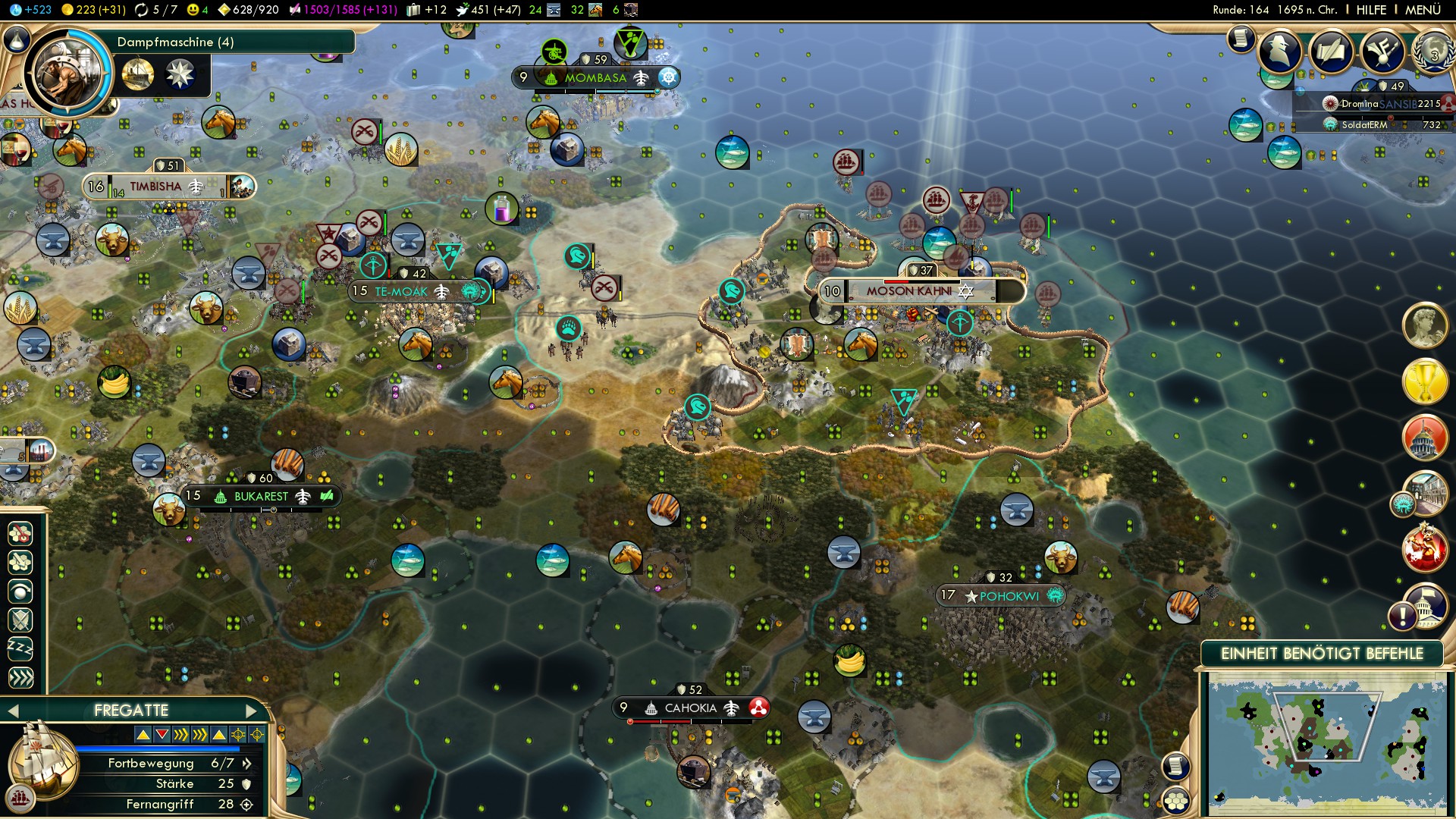Click the Fregatte unit portrait
The width and height of the screenshot is (1456, 819).
point(42,762)
